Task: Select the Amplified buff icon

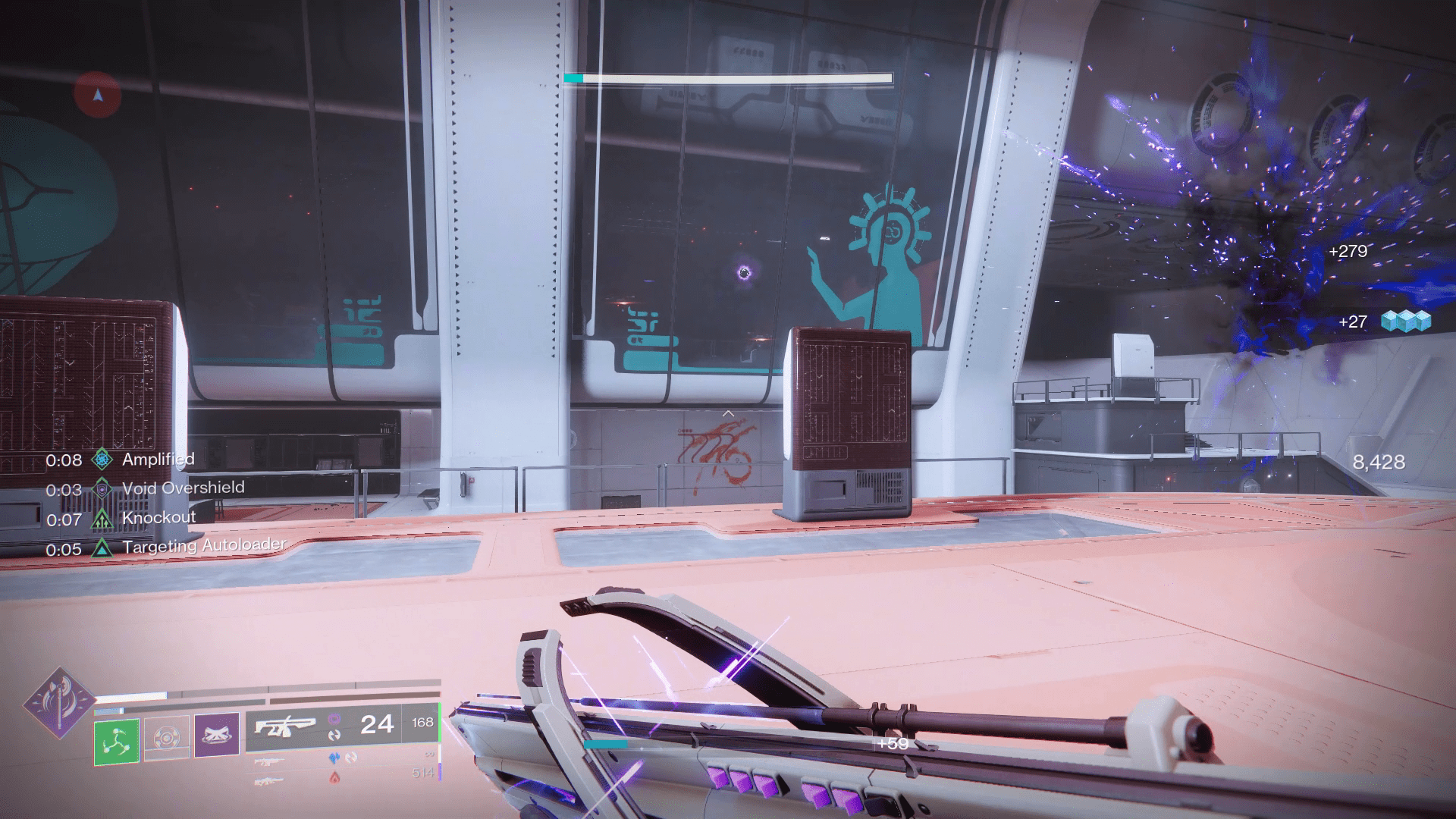Action: tap(103, 460)
